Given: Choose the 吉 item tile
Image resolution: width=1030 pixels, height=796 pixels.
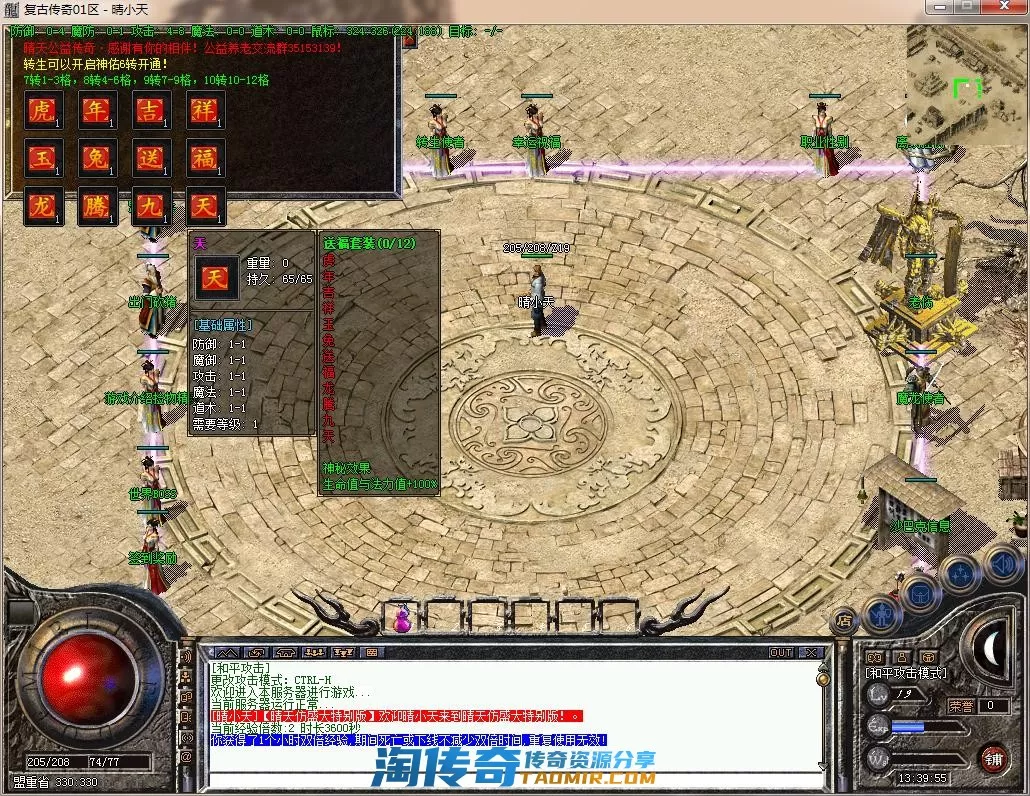Looking at the screenshot, I should click(x=151, y=110).
